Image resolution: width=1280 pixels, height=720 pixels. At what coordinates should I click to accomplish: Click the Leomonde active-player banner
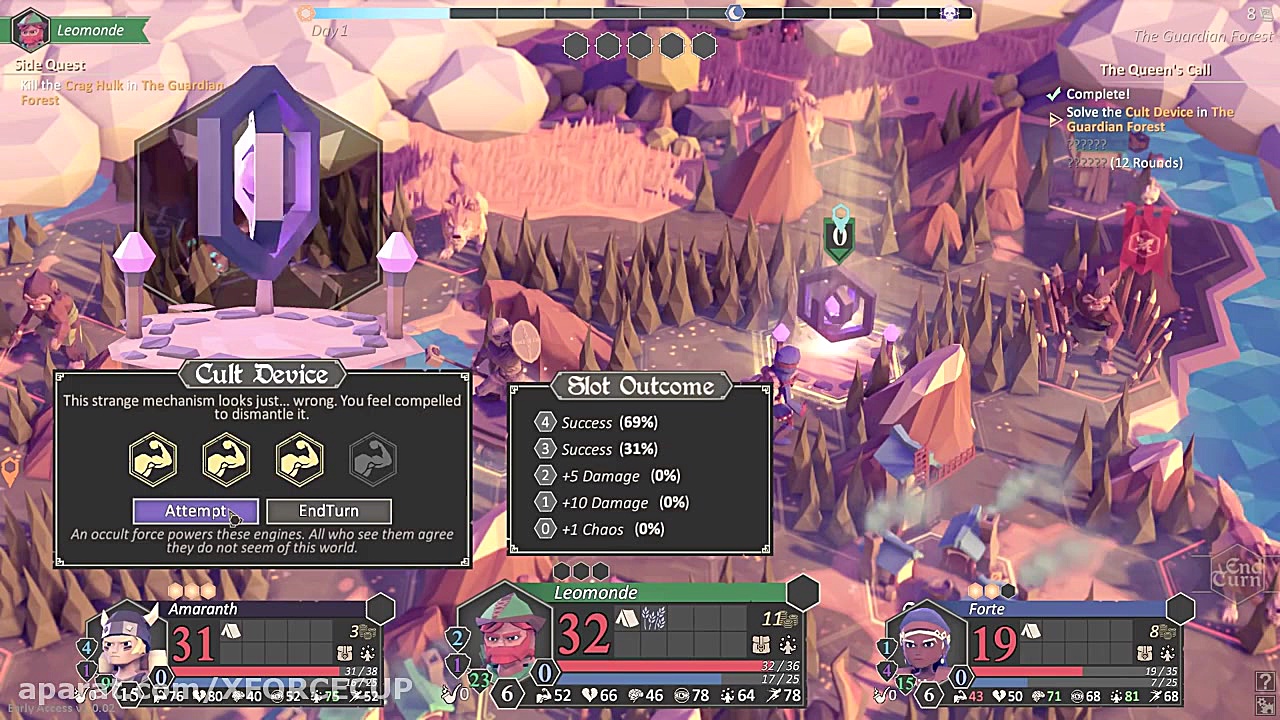tap(80, 30)
